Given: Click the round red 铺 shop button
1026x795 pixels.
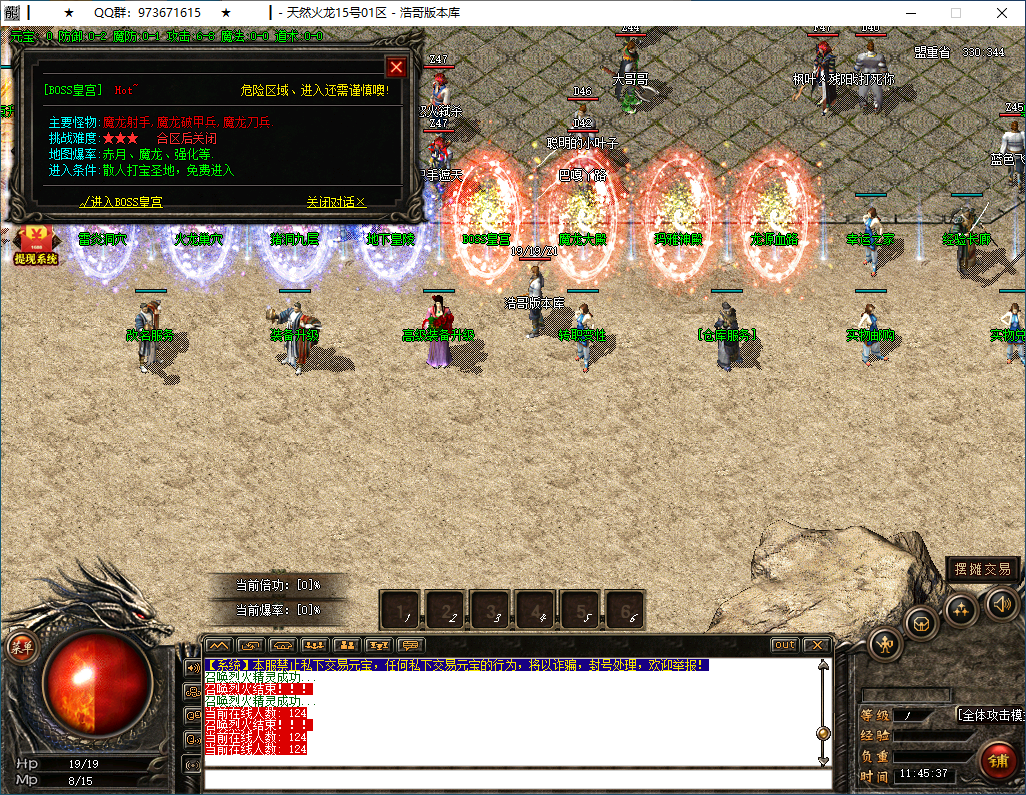Looking at the screenshot, I should (x=998, y=761).
